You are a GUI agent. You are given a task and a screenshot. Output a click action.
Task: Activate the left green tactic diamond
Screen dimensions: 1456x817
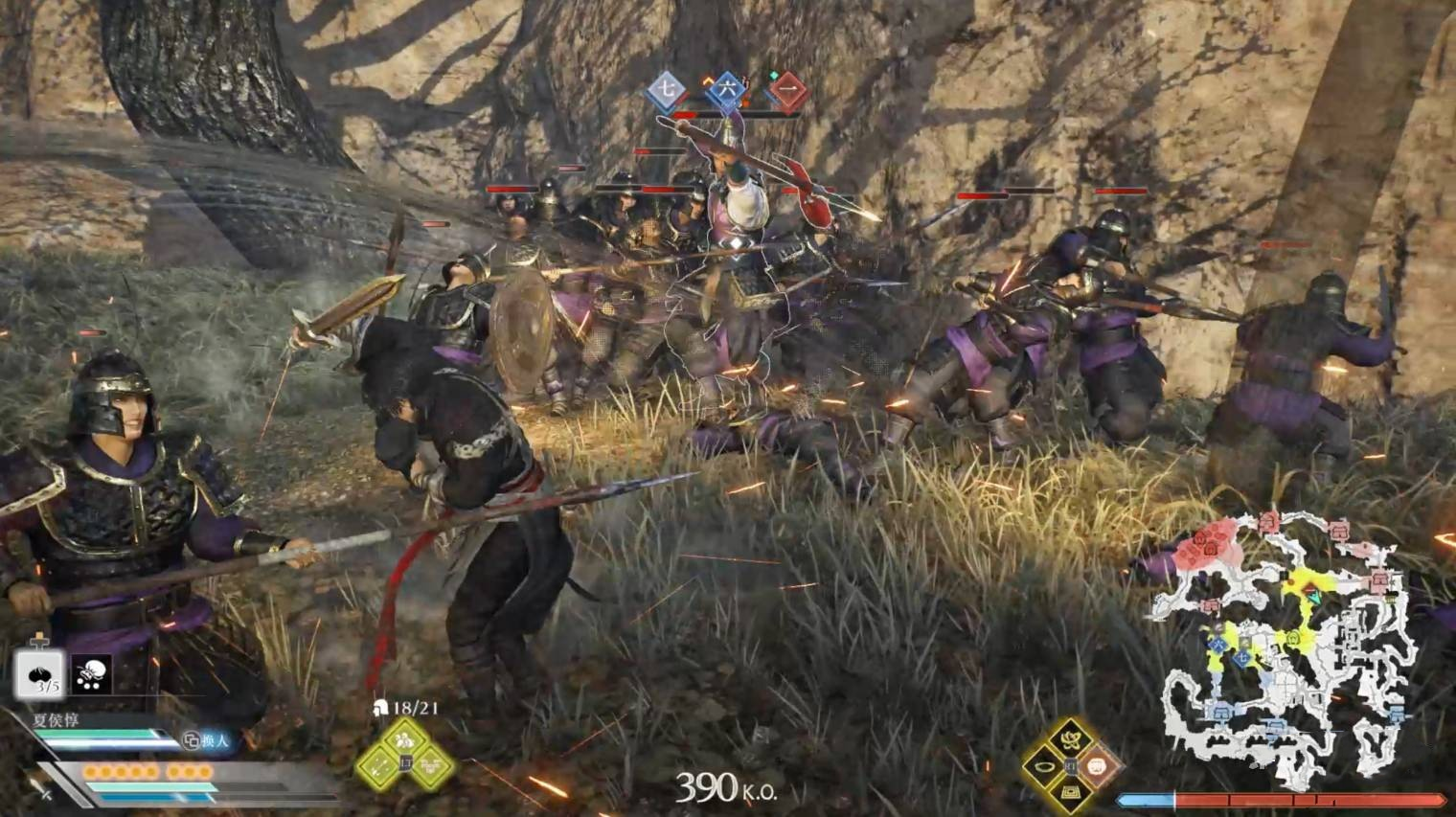pos(377,765)
